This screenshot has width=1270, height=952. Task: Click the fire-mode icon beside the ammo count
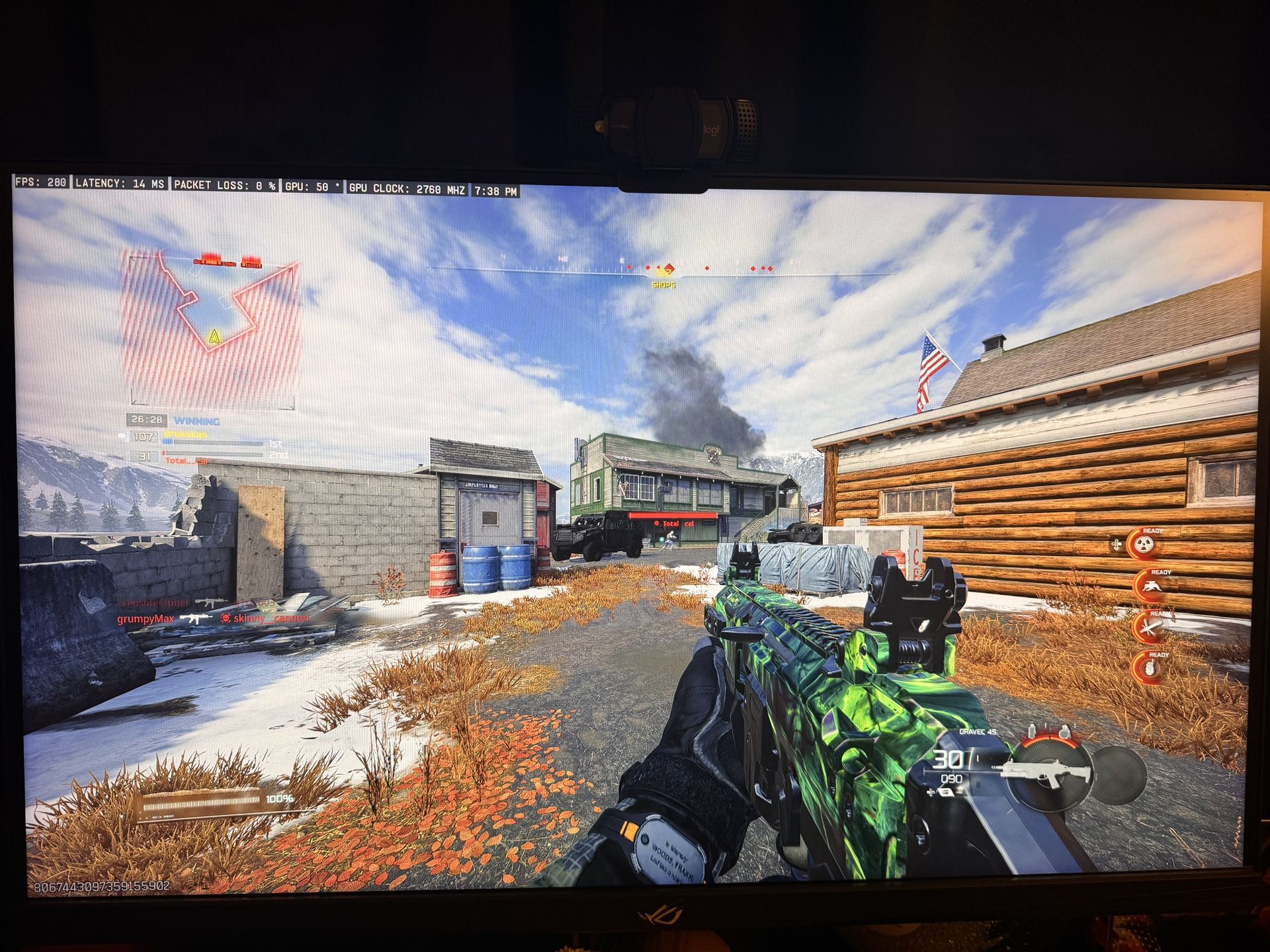pyautogui.click(x=945, y=792)
